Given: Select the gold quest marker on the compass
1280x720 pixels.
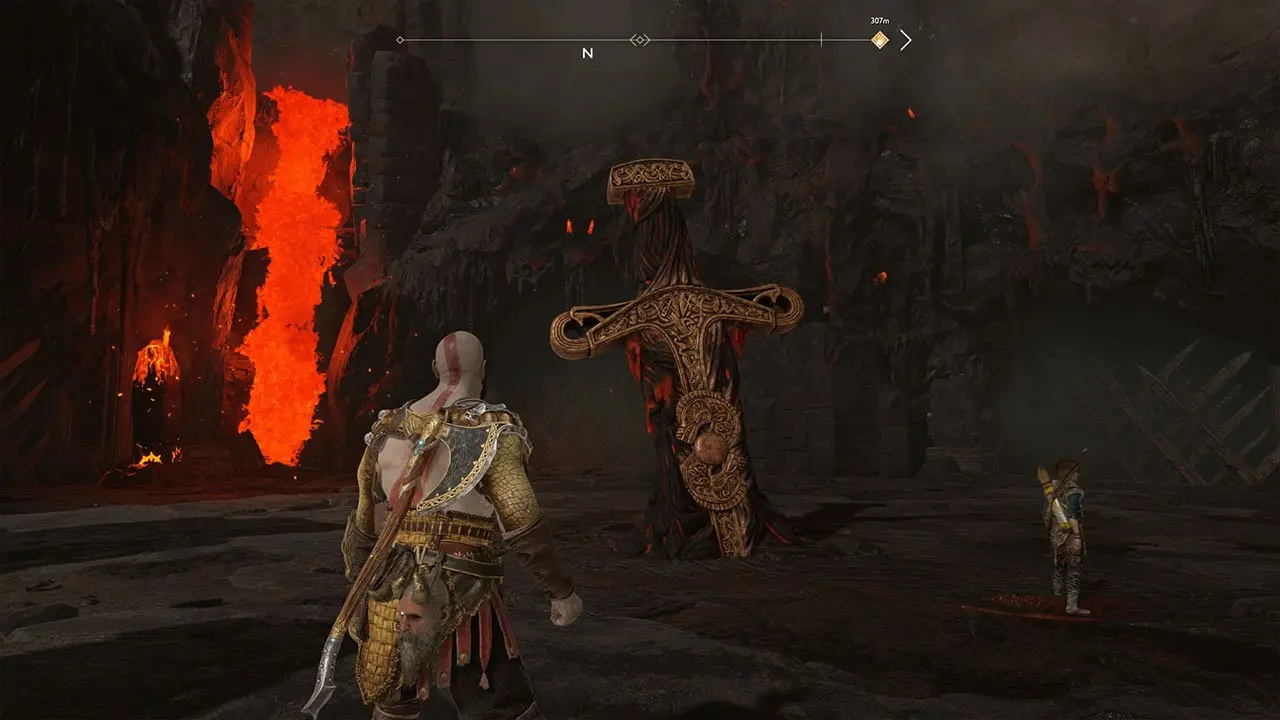Looking at the screenshot, I should pyautogui.click(x=879, y=40).
